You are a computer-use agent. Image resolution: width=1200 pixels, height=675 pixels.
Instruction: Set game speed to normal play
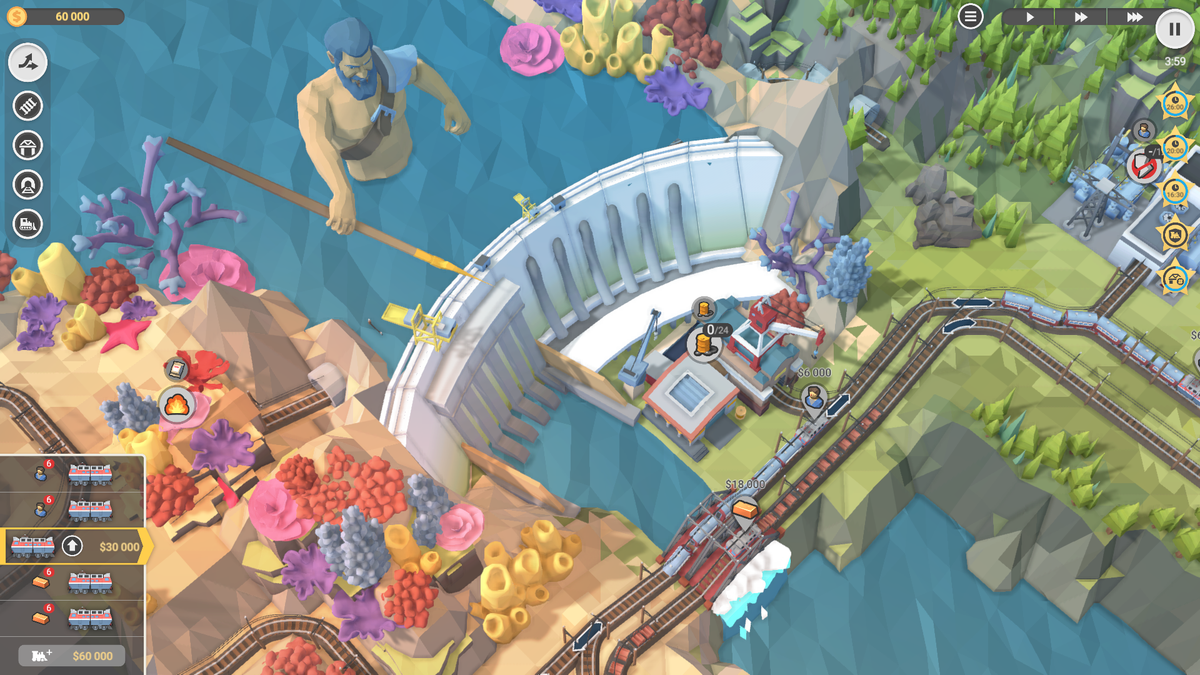[x=1029, y=17]
